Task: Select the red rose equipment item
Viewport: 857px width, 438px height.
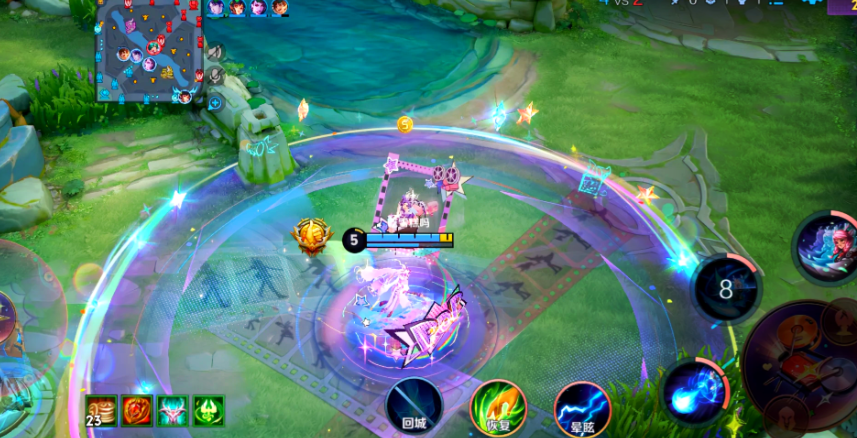Action: (136, 410)
